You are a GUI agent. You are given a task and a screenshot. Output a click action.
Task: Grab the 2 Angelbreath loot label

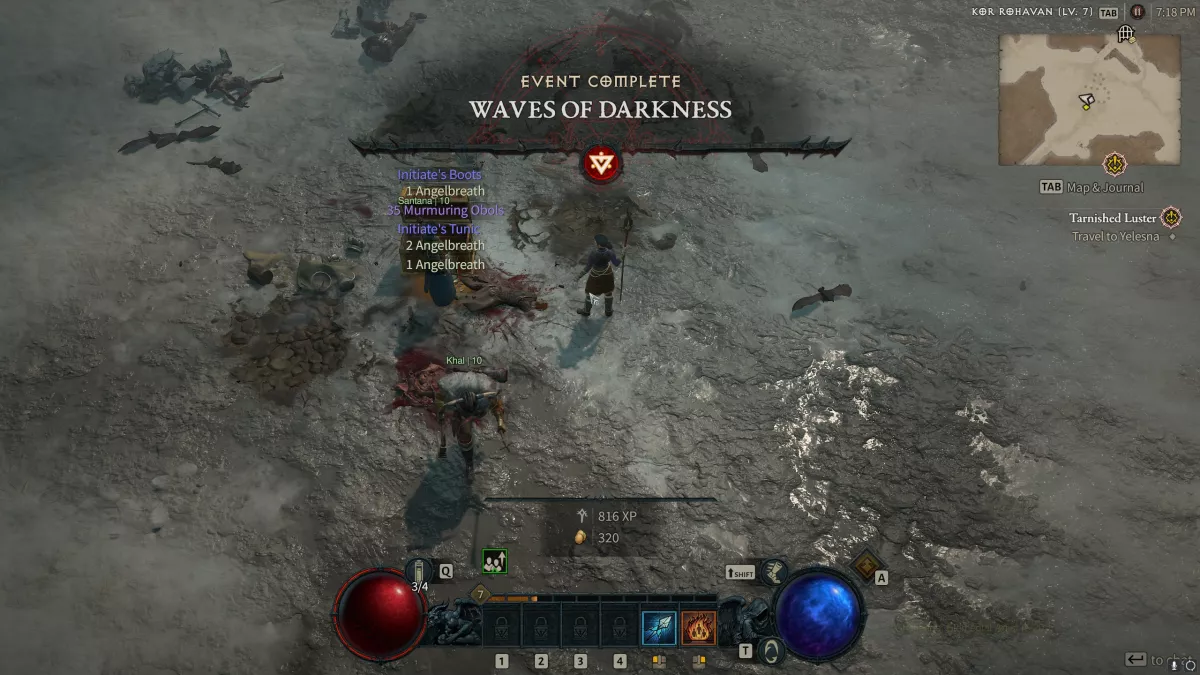coord(444,246)
